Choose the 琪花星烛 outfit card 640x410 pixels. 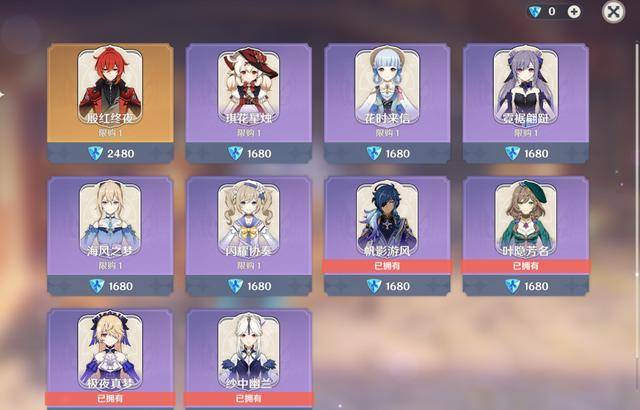coord(248,100)
